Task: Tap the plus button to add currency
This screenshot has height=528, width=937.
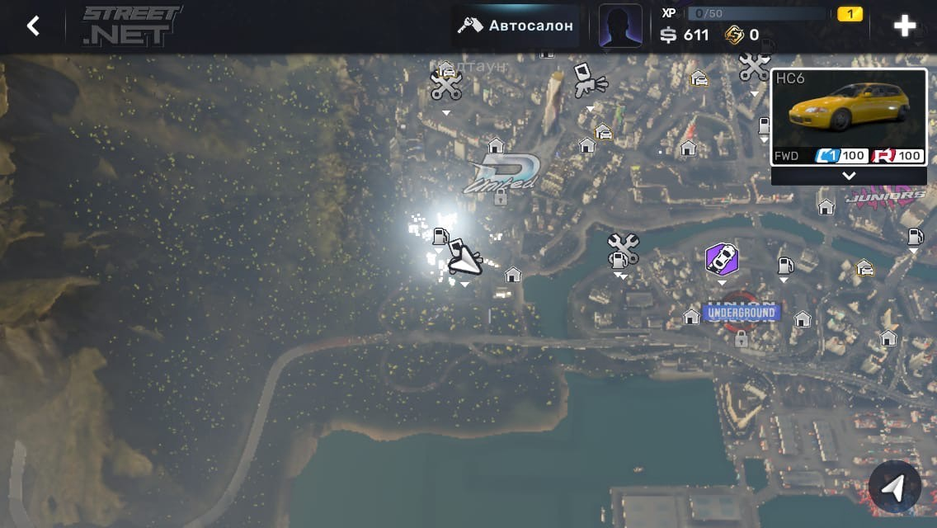Action: click(x=904, y=26)
